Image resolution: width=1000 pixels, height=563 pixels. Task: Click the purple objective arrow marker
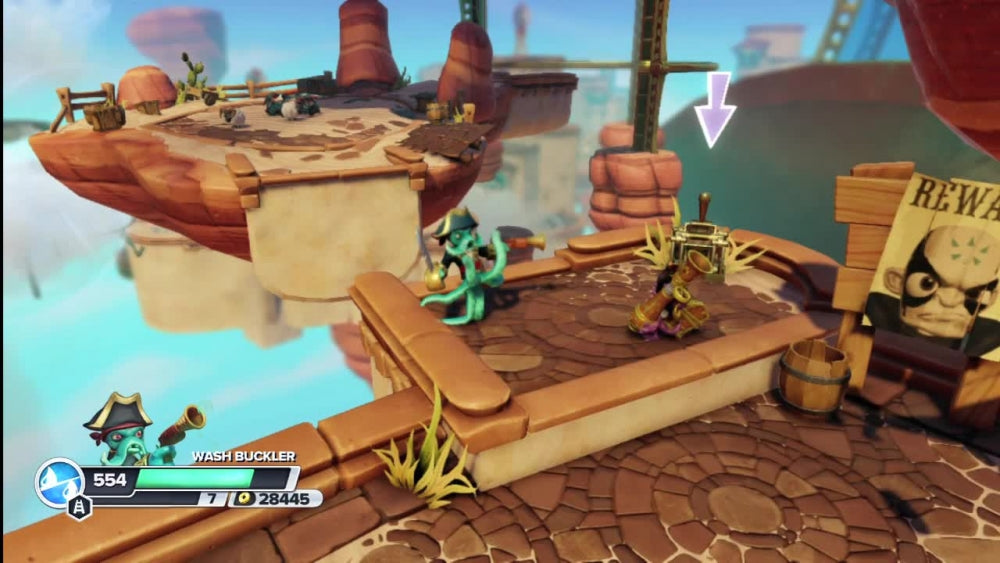point(715,109)
